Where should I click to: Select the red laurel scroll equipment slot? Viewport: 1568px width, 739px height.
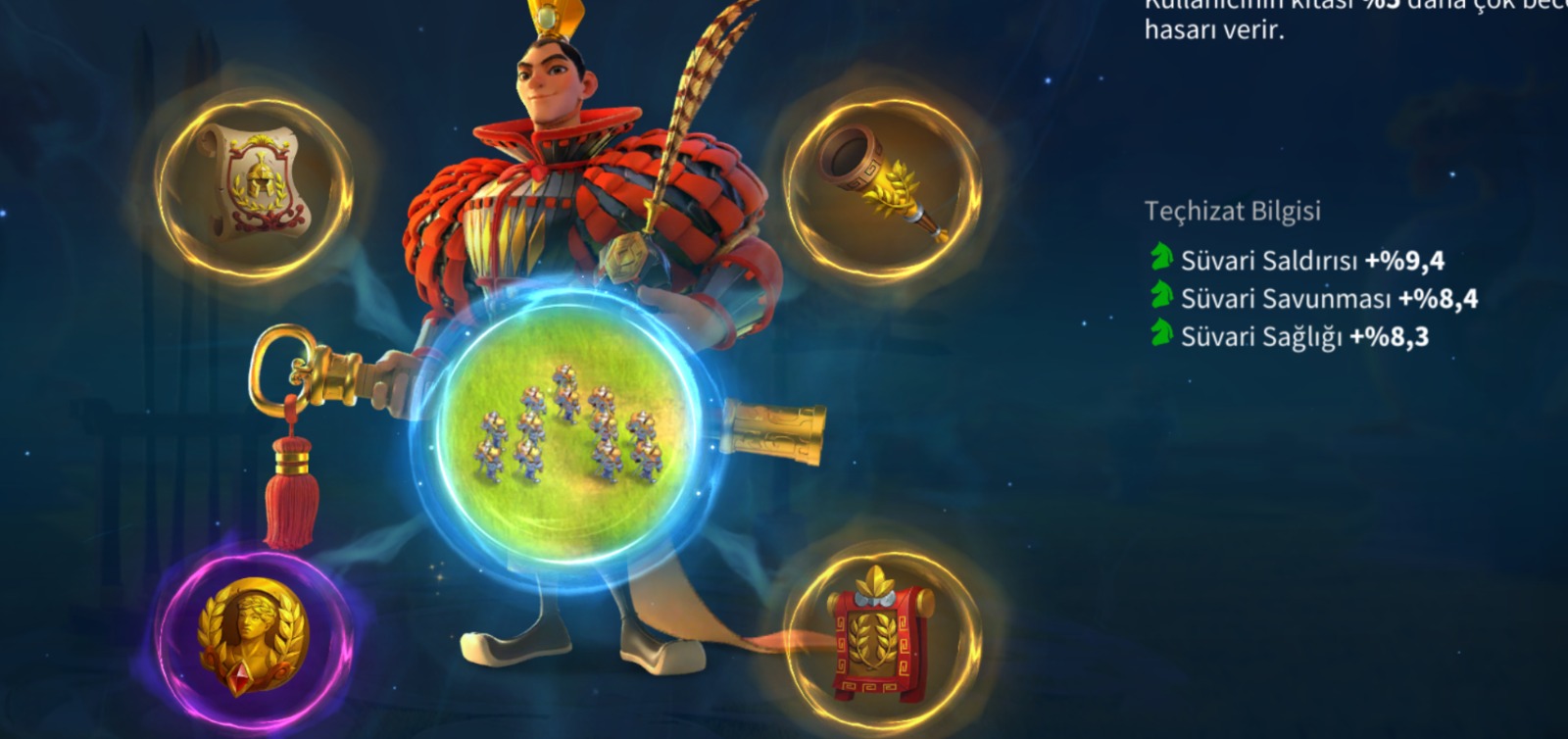tap(882, 632)
